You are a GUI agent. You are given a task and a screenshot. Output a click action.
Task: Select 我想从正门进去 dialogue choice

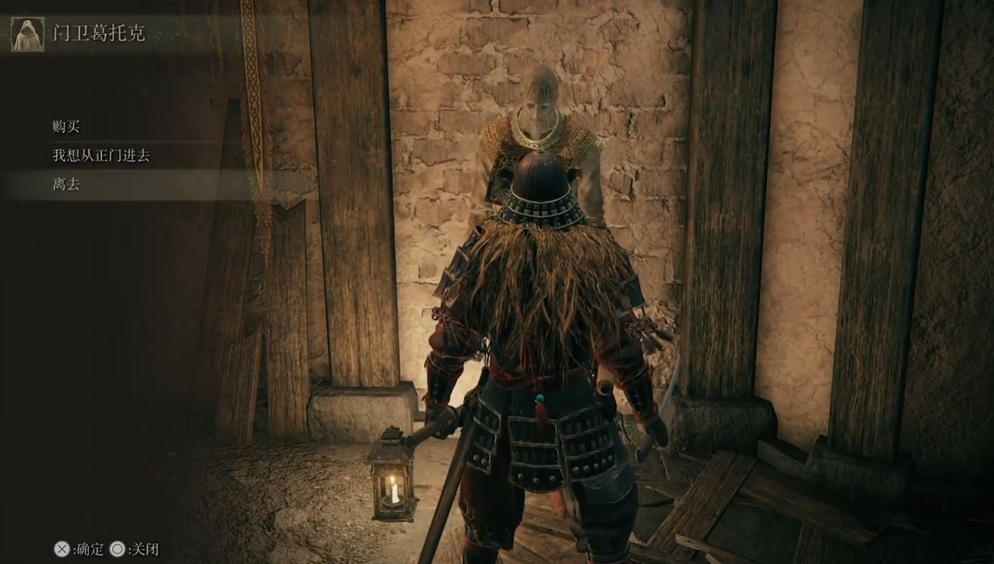(x=101, y=156)
